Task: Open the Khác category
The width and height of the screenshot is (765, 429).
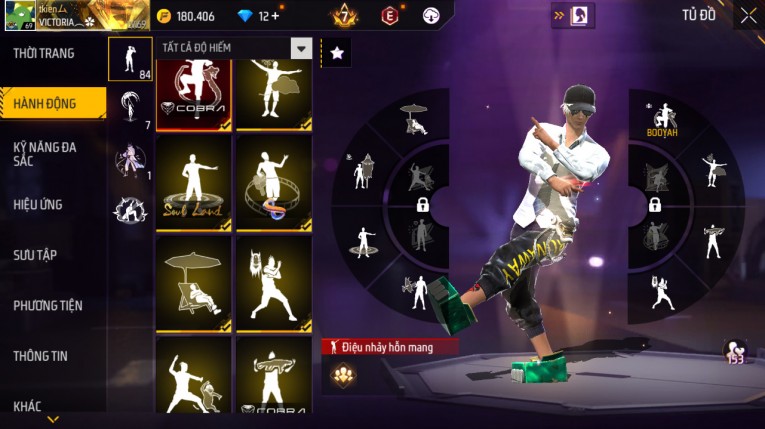Action: tap(28, 406)
